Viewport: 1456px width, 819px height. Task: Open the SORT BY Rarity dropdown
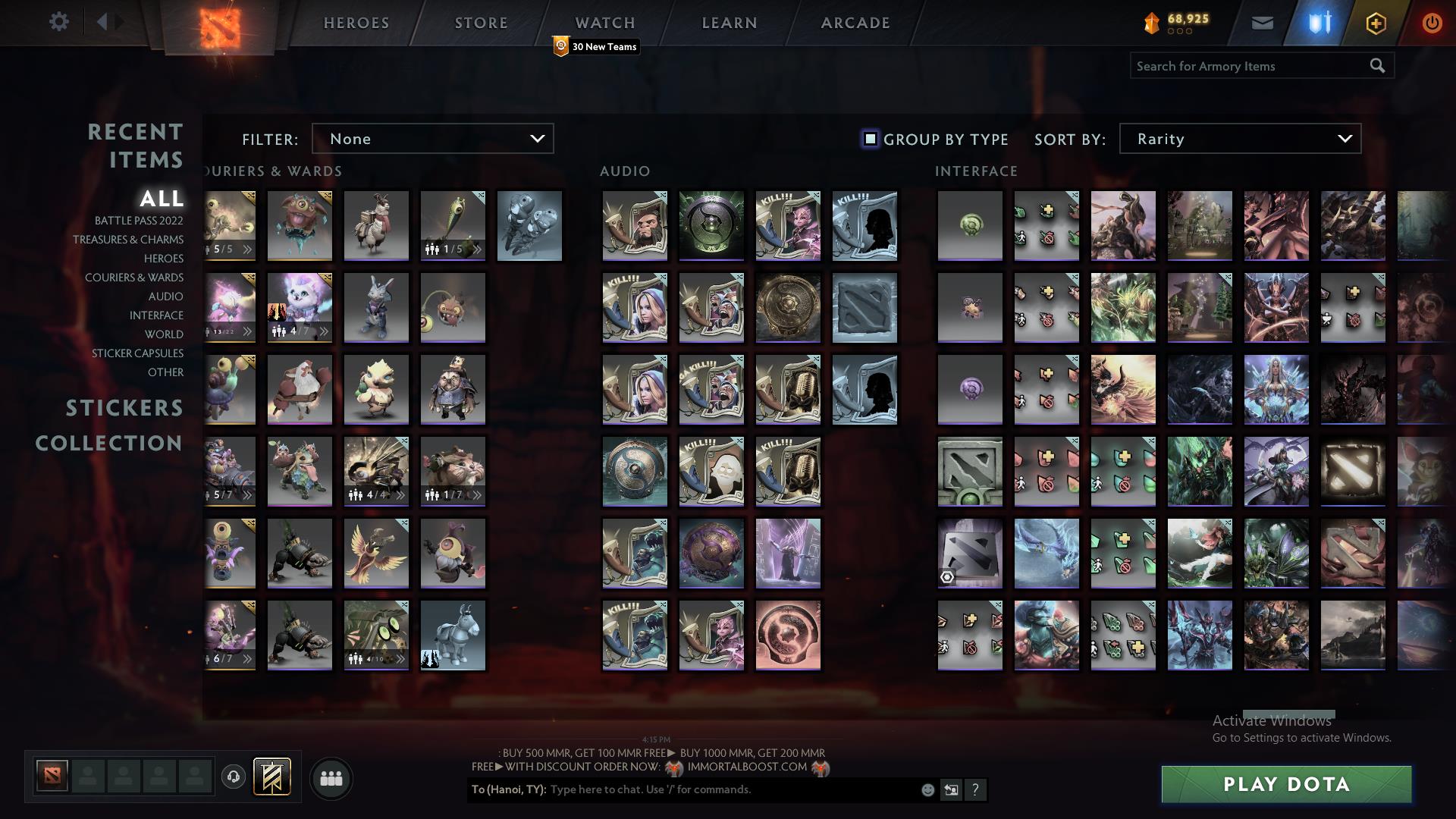click(x=1238, y=138)
